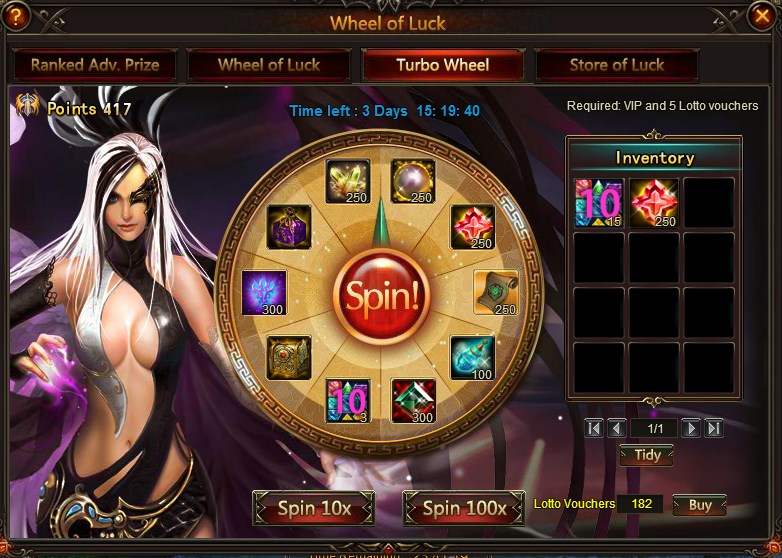The image size is (782, 558).
Task: Activate the Spin 100x button
Action: (464, 508)
